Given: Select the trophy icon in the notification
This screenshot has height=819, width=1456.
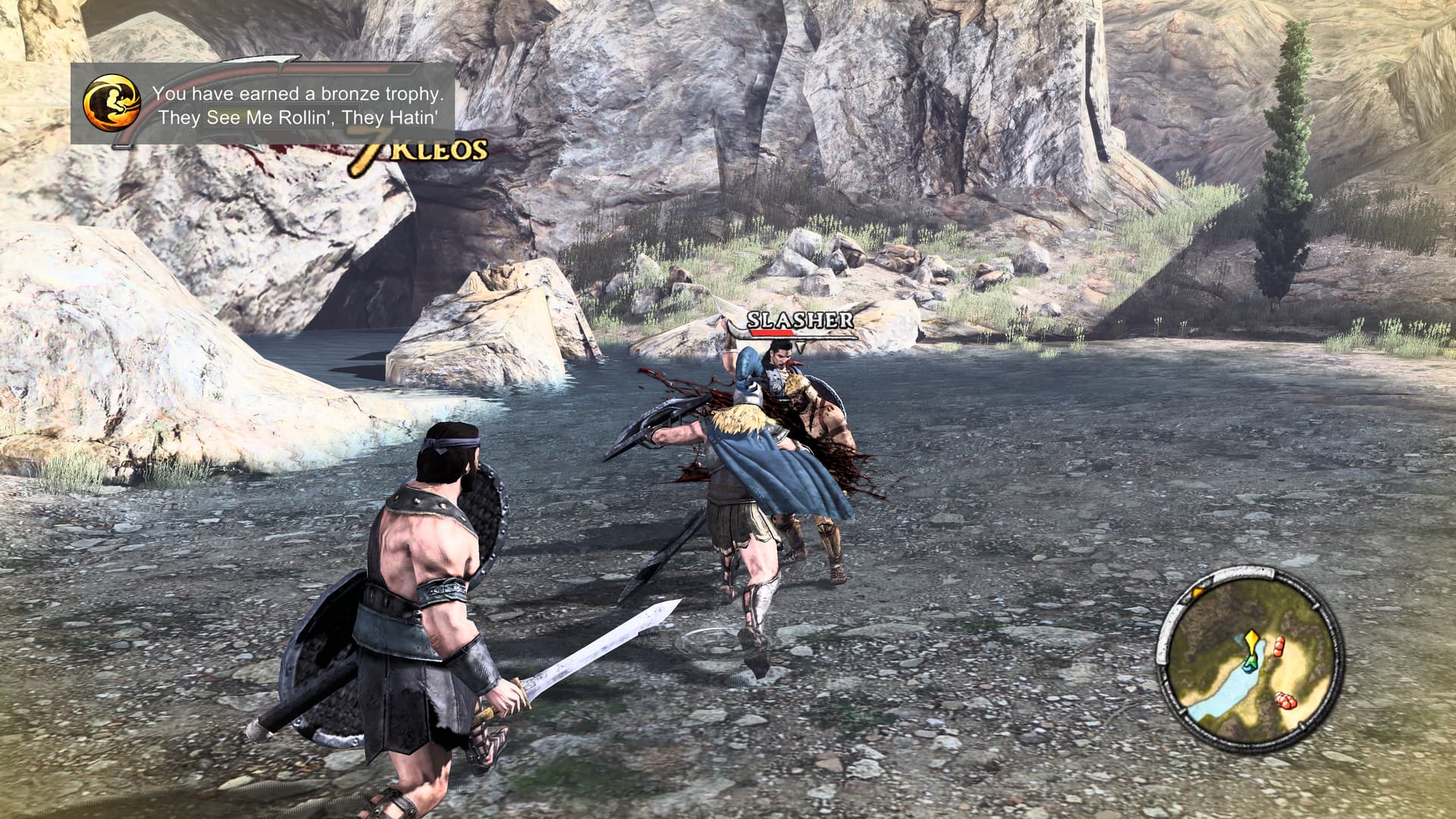Looking at the screenshot, I should (112, 104).
